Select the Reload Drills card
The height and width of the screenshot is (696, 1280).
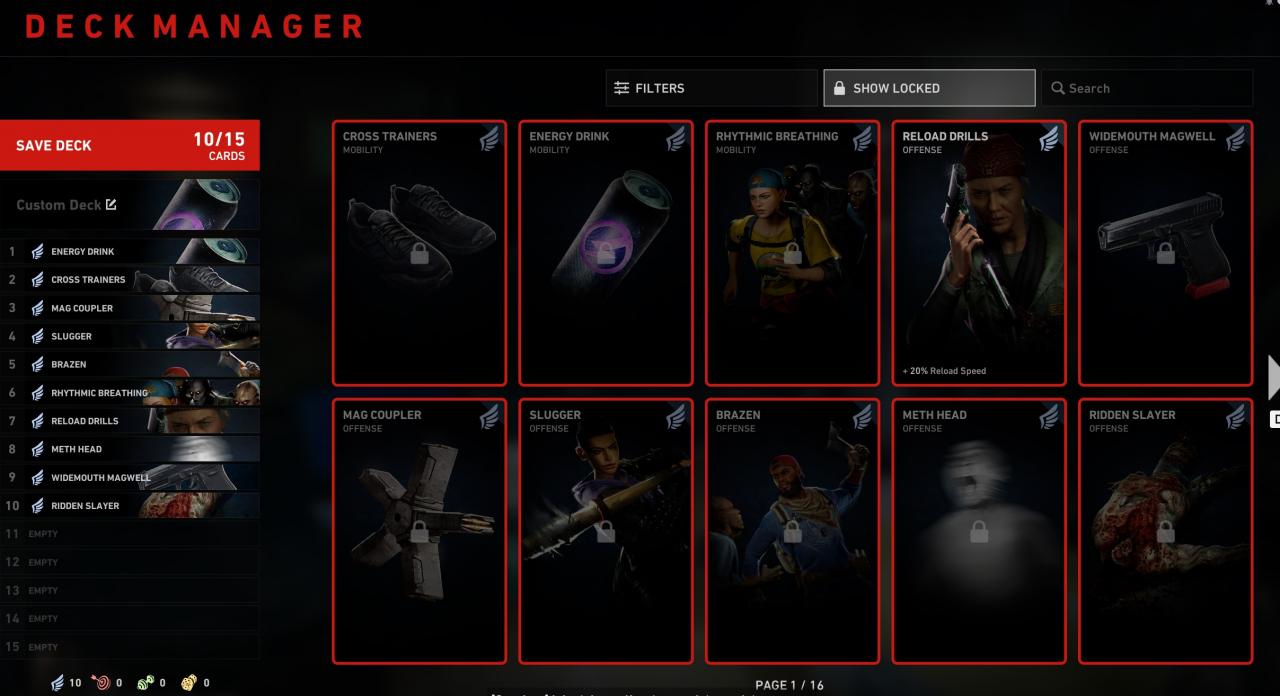tap(979, 253)
